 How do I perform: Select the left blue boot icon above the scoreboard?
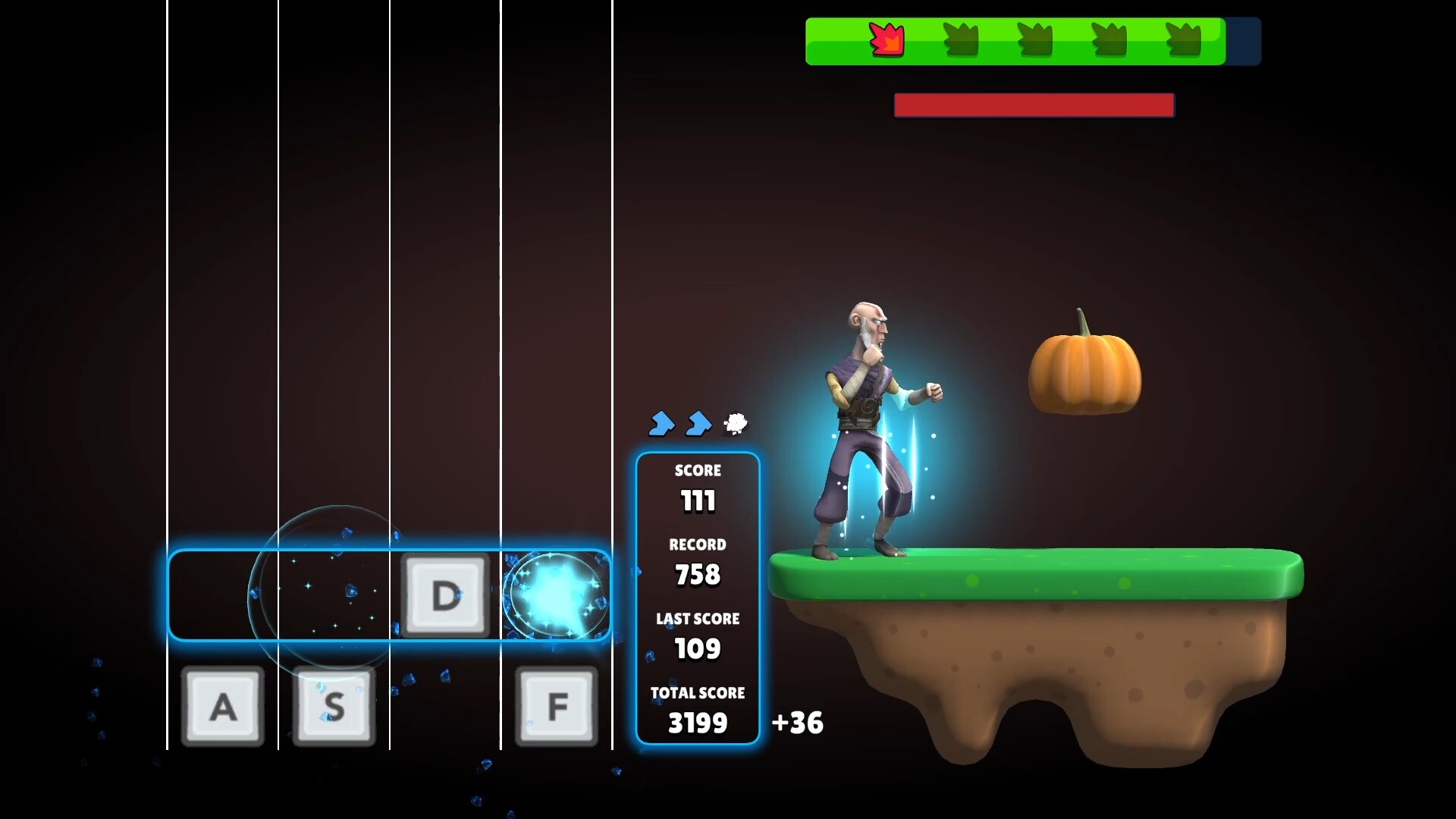pos(661,425)
